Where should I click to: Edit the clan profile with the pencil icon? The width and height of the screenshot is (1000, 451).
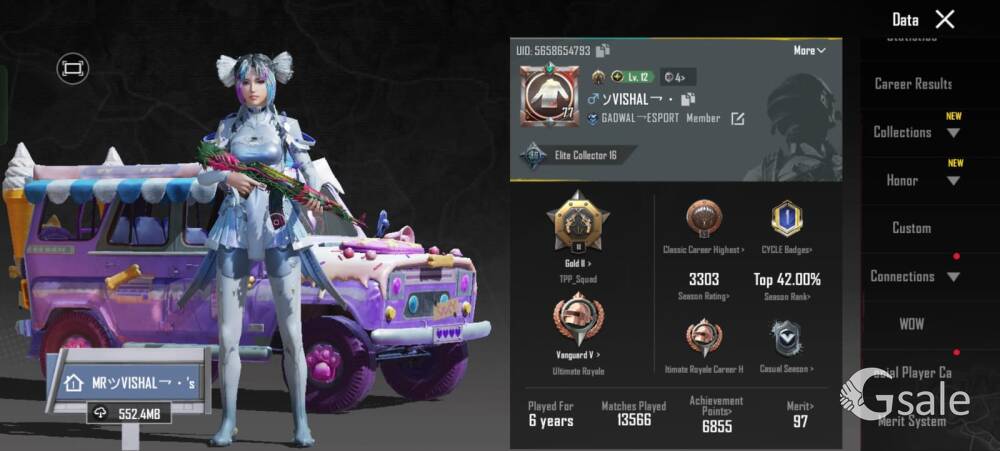pos(738,119)
